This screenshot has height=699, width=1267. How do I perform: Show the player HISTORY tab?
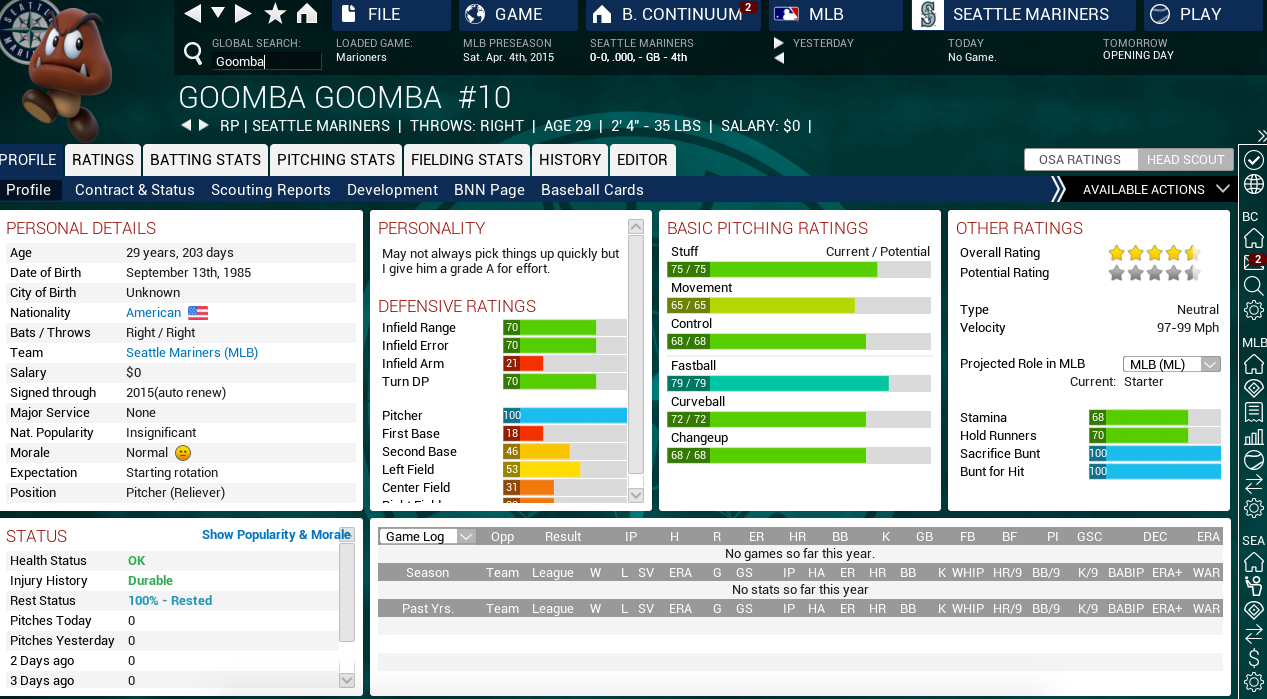[x=570, y=160]
